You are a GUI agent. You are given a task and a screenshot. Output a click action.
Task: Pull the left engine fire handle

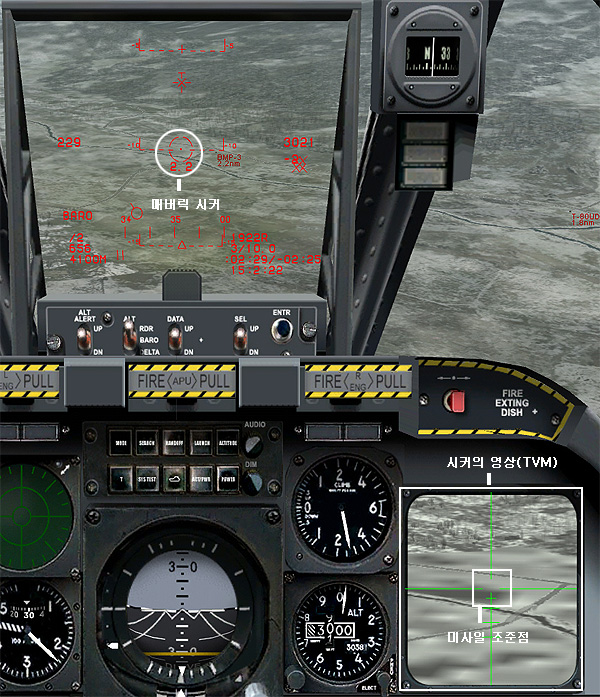(x=30, y=381)
